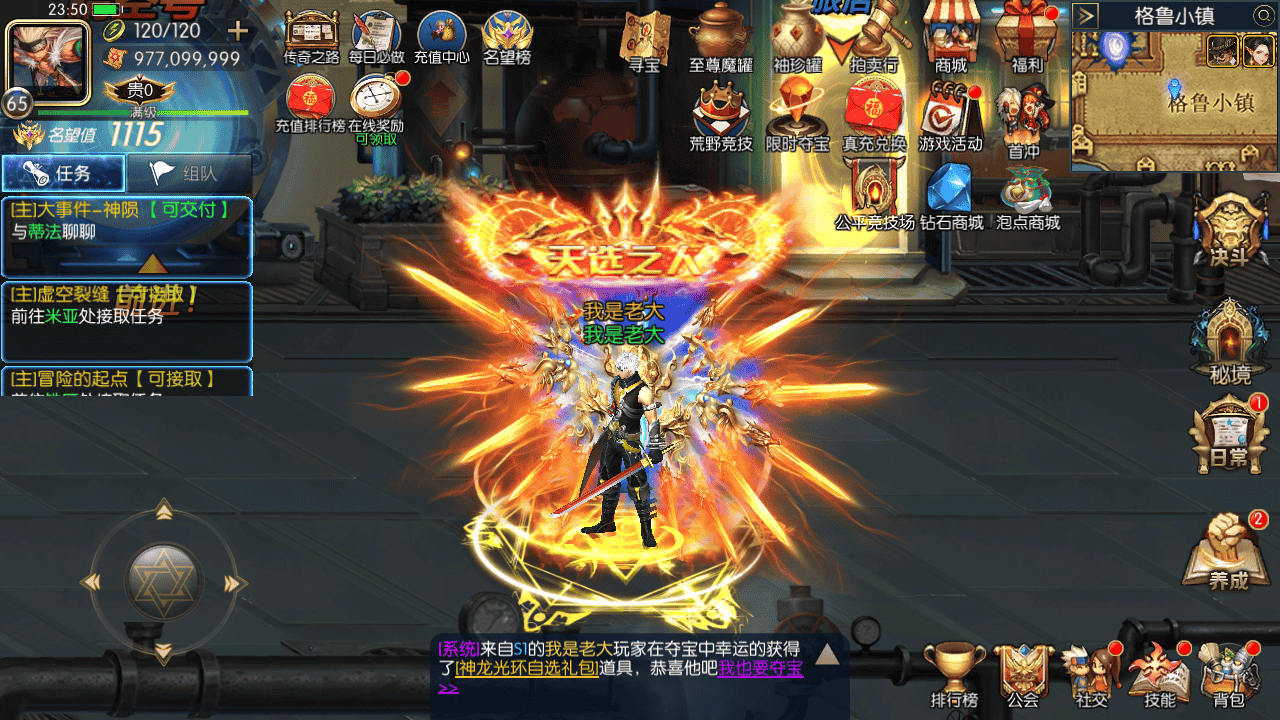The width and height of the screenshot is (1280, 720).
Task: Open the 任务 quest tab
Action: click(x=63, y=173)
